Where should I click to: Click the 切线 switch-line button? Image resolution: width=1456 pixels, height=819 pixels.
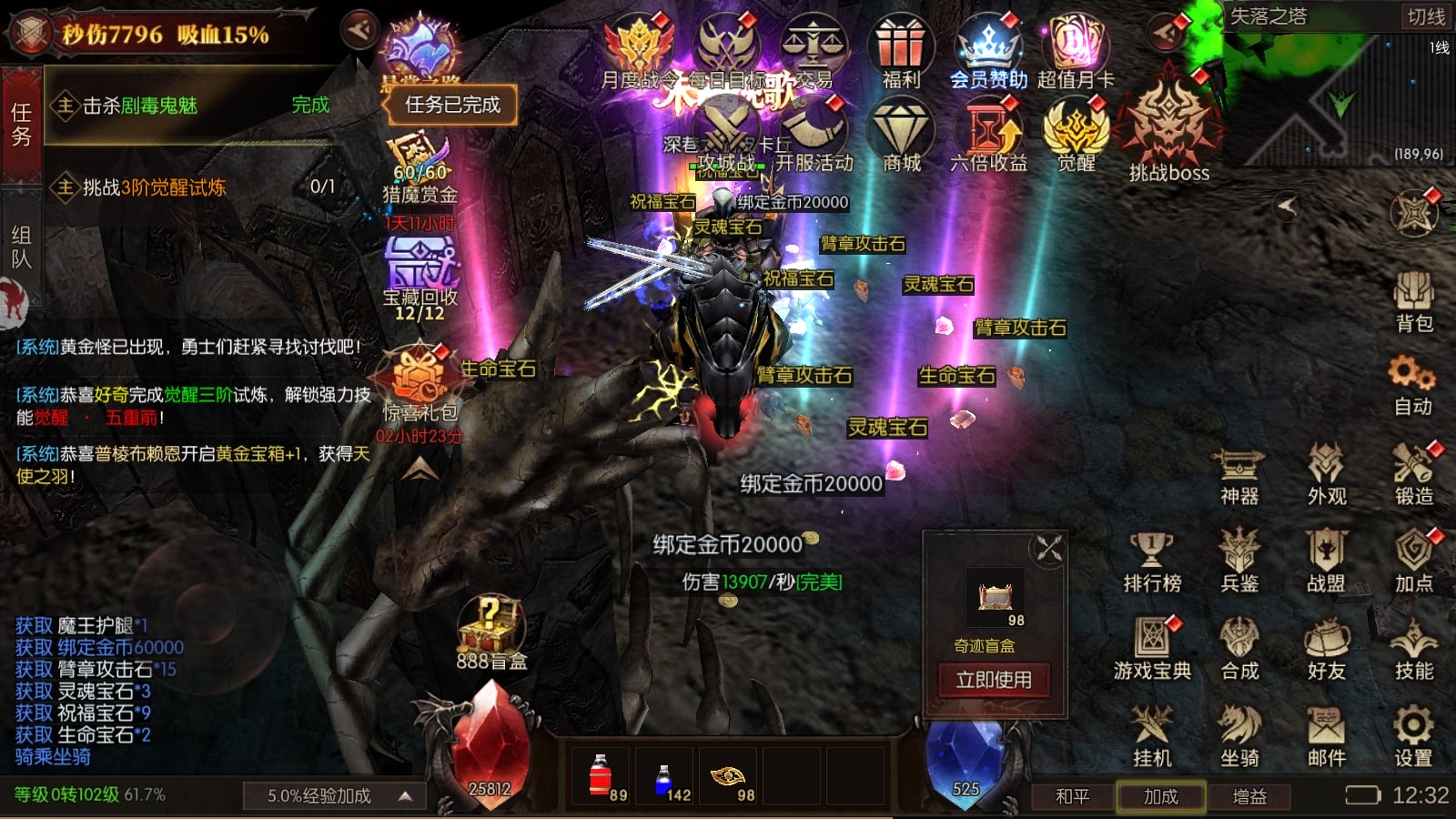point(1425,17)
